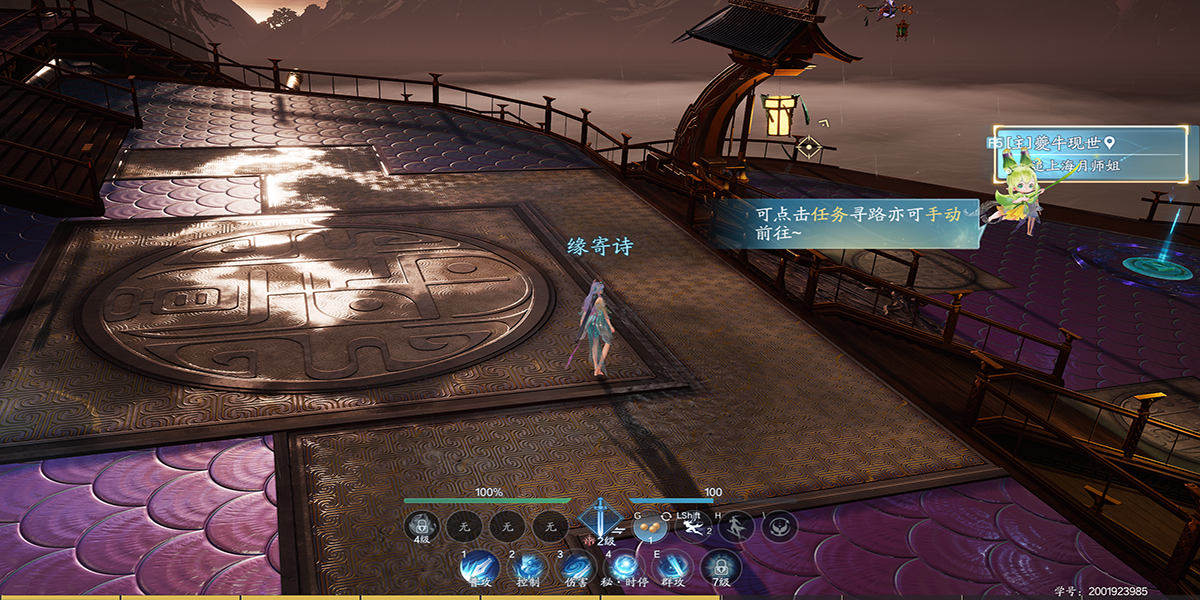The width and height of the screenshot is (1200, 600).
Task: Click the locked 4级 skill slot
Action: click(421, 526)
